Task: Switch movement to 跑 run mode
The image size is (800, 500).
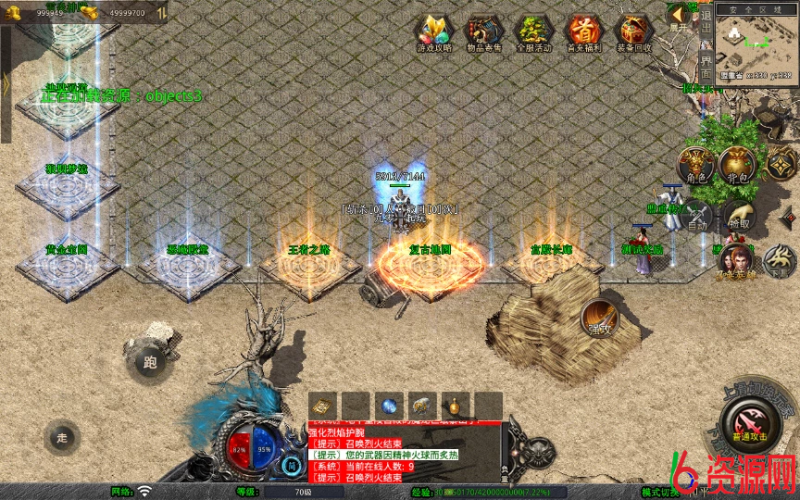Action: (x=150, y=361)
